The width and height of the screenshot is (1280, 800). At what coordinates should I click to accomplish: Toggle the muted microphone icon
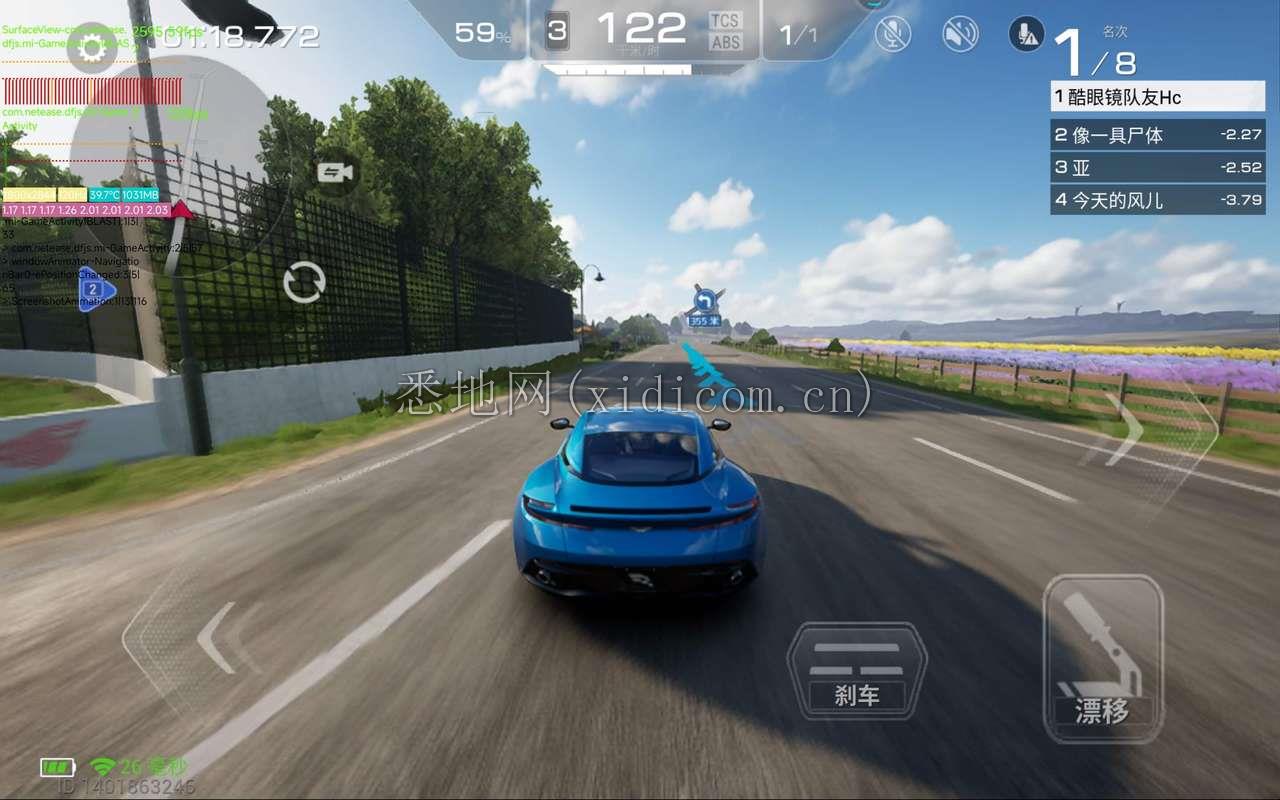tap(893, 34)
